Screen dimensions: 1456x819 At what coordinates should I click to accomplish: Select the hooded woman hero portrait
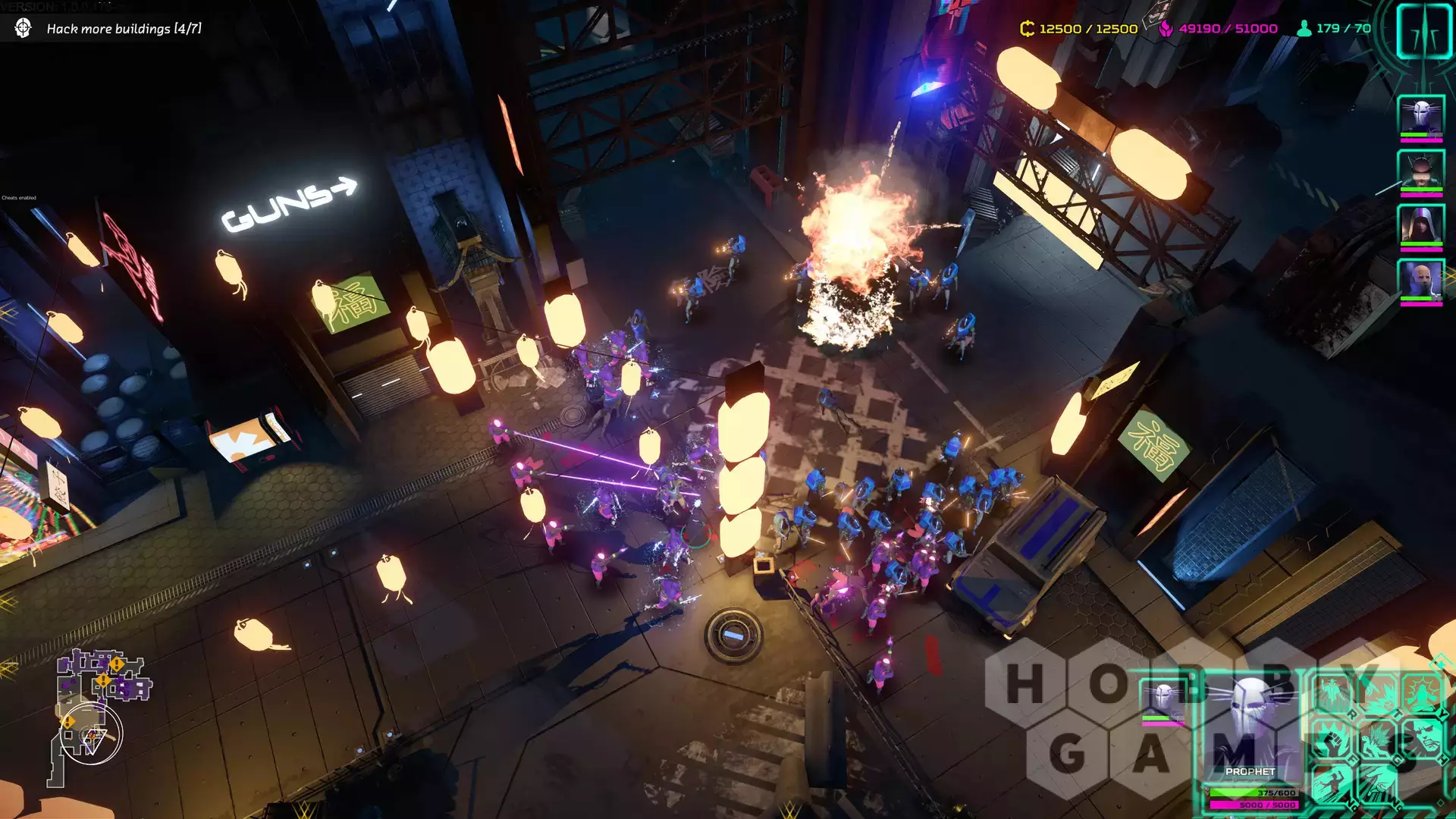pyautogui.click(x=1420, y=225)
